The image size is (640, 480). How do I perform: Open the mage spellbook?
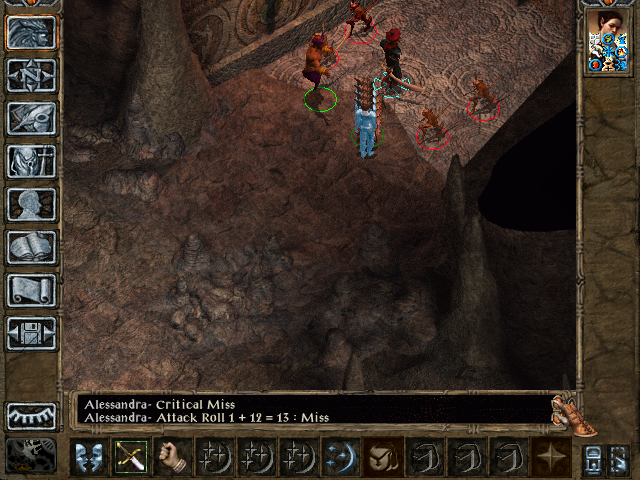[x=32, y=247]
